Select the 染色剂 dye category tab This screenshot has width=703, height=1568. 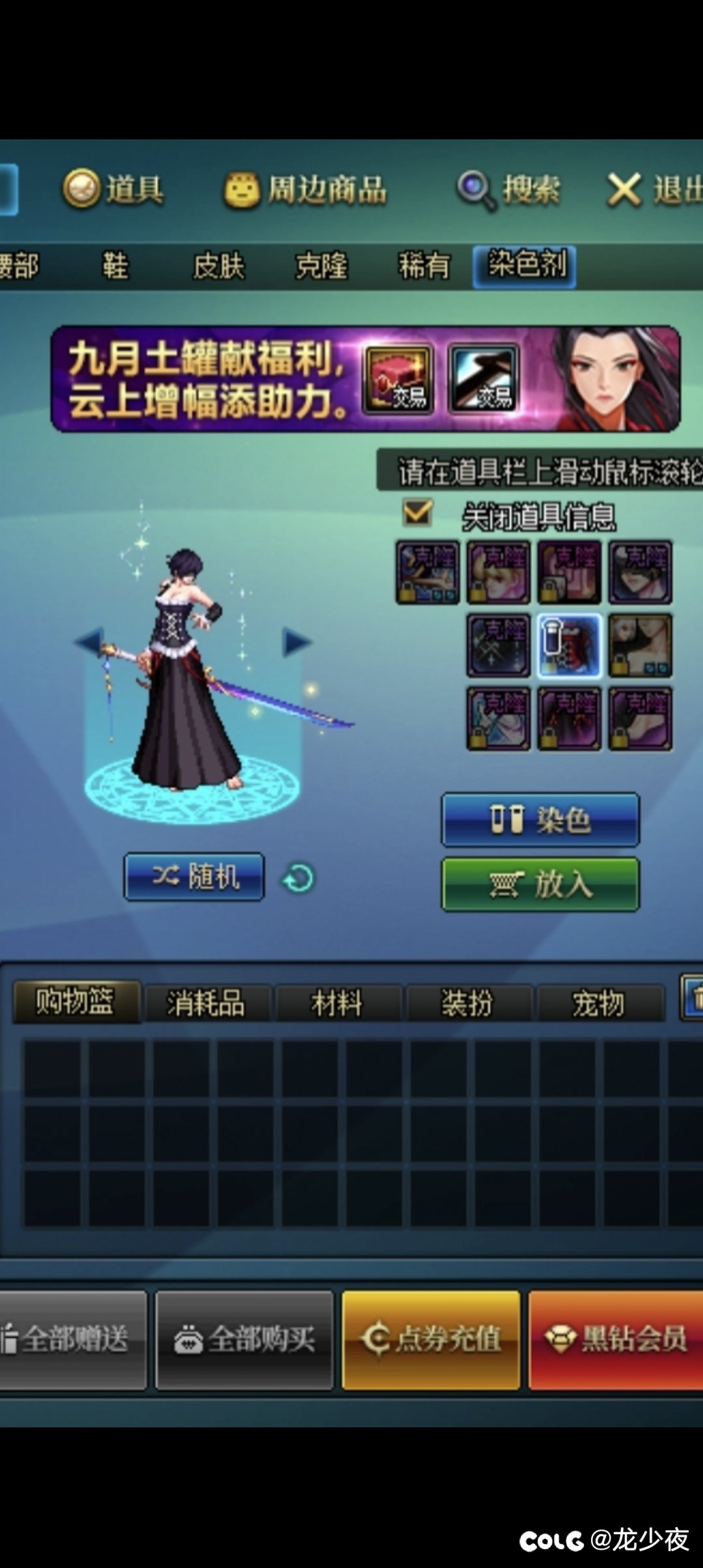pyautogui.click(x=525, y=266)
